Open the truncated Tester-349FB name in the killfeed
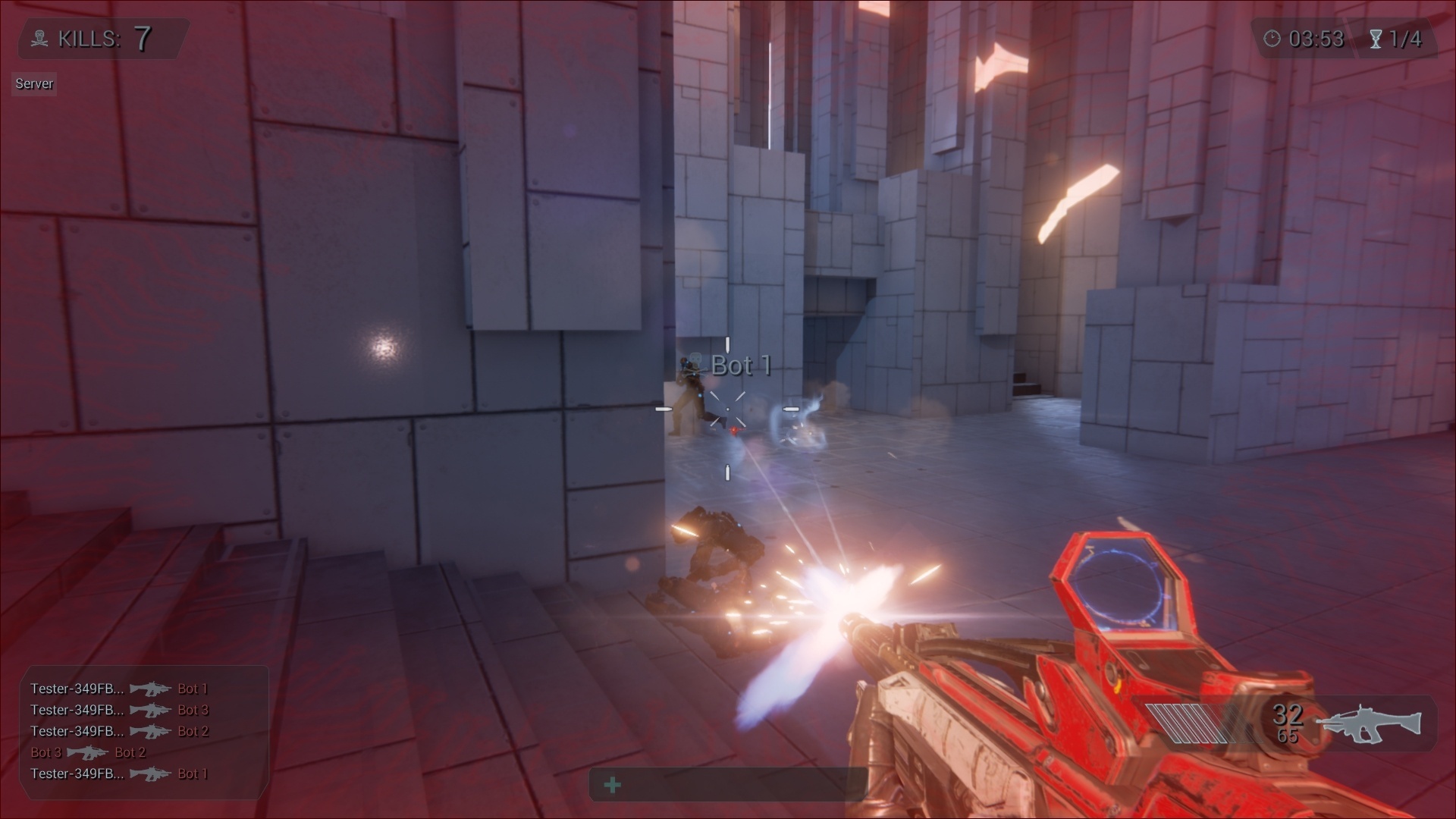Screen dimensions: 1456x819 click(x=76, y=689)
